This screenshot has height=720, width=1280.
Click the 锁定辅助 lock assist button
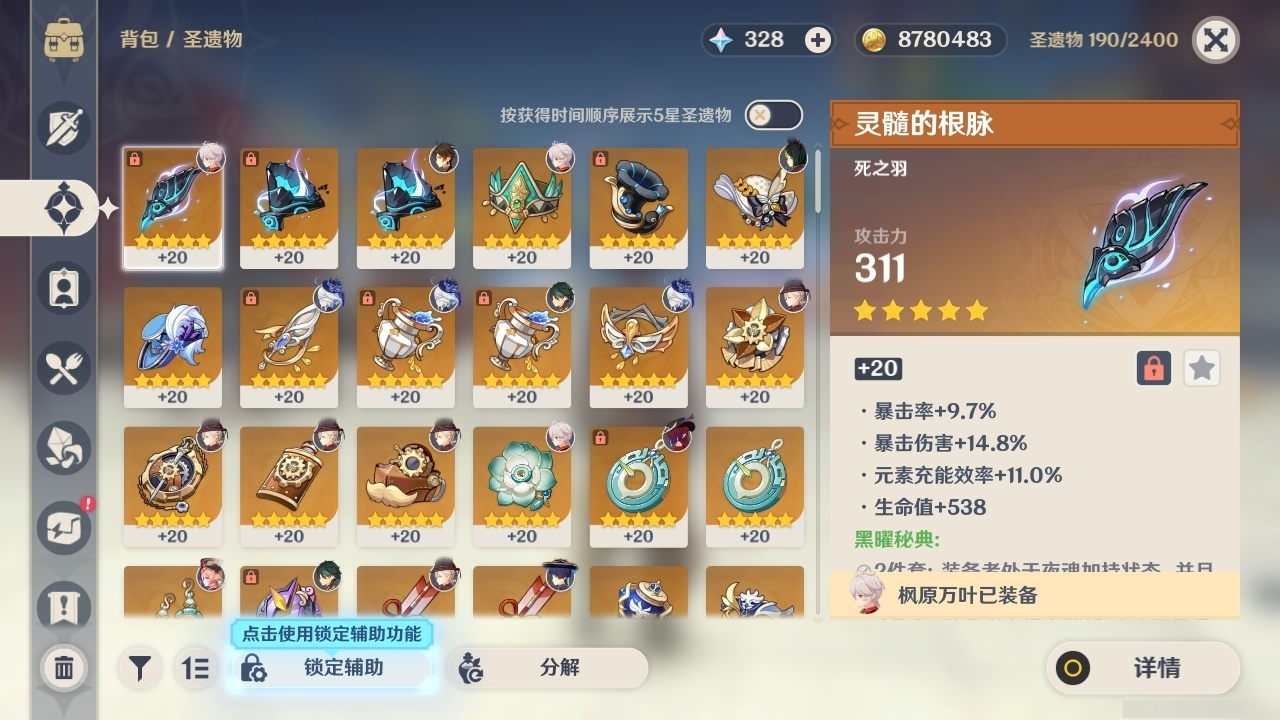point(330,668)
